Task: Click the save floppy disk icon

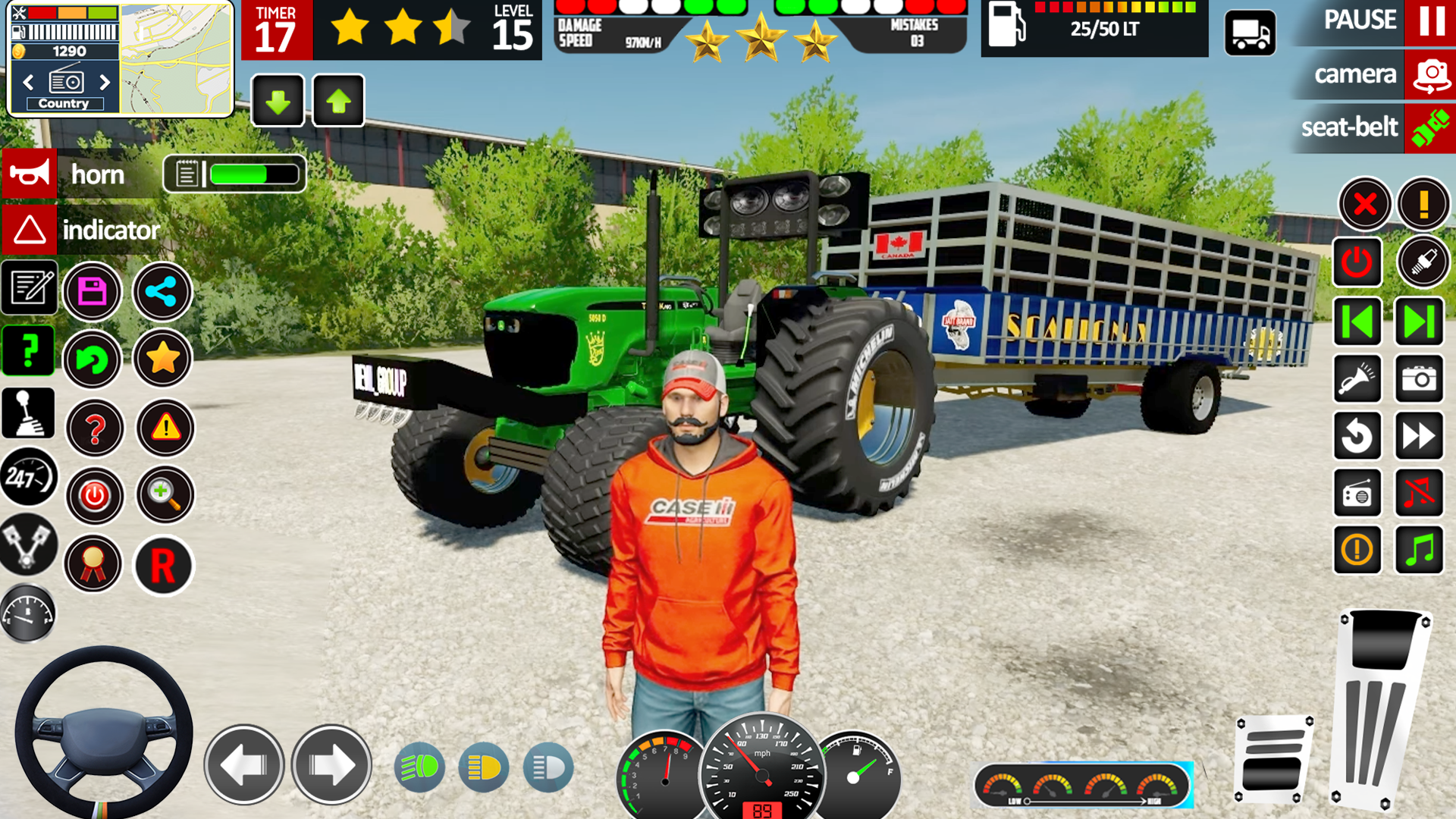Action: (93, 292)
